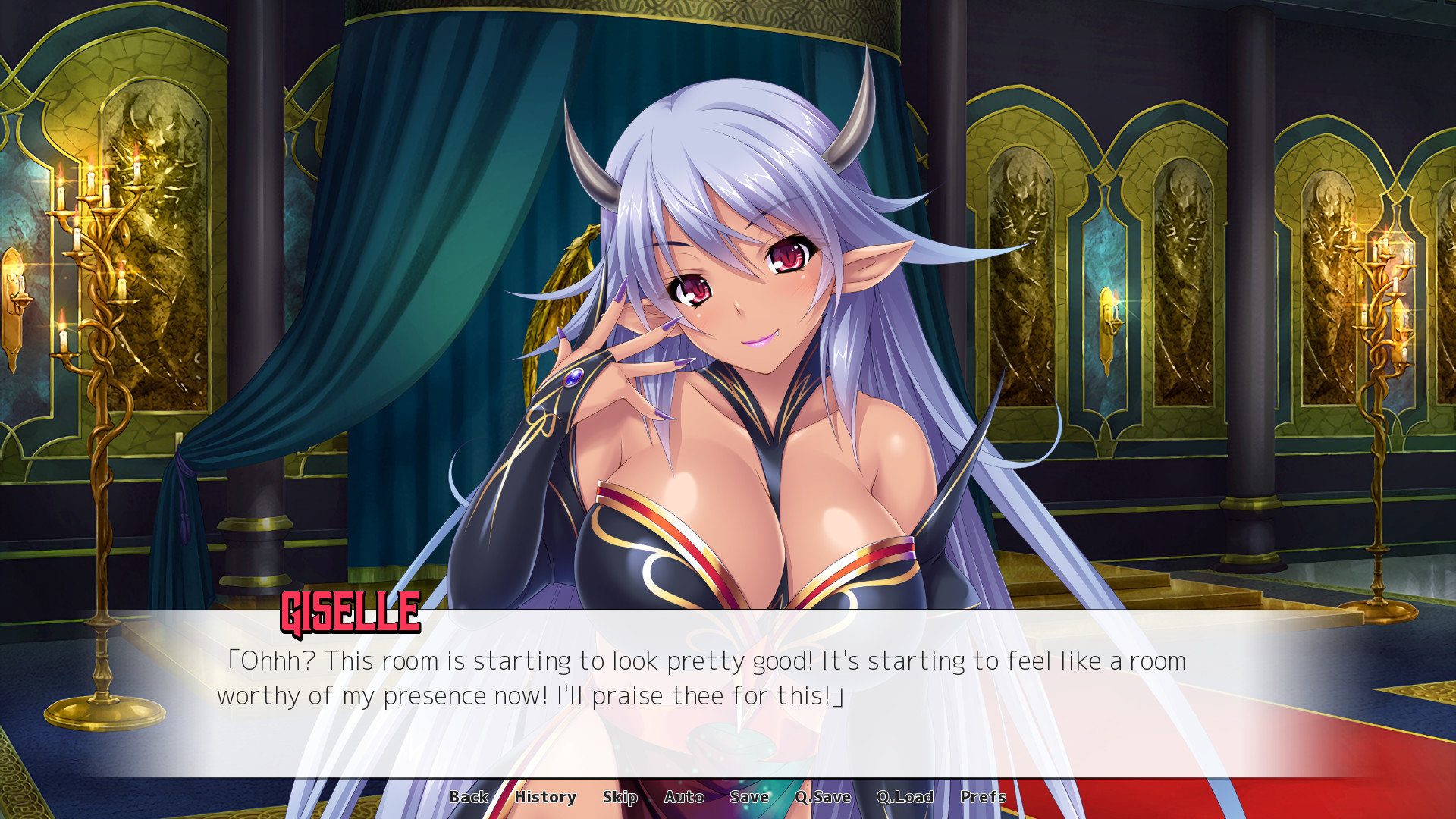Quick save with Q.Save
The image size is (1456, 819).
(x=823, y=797)
